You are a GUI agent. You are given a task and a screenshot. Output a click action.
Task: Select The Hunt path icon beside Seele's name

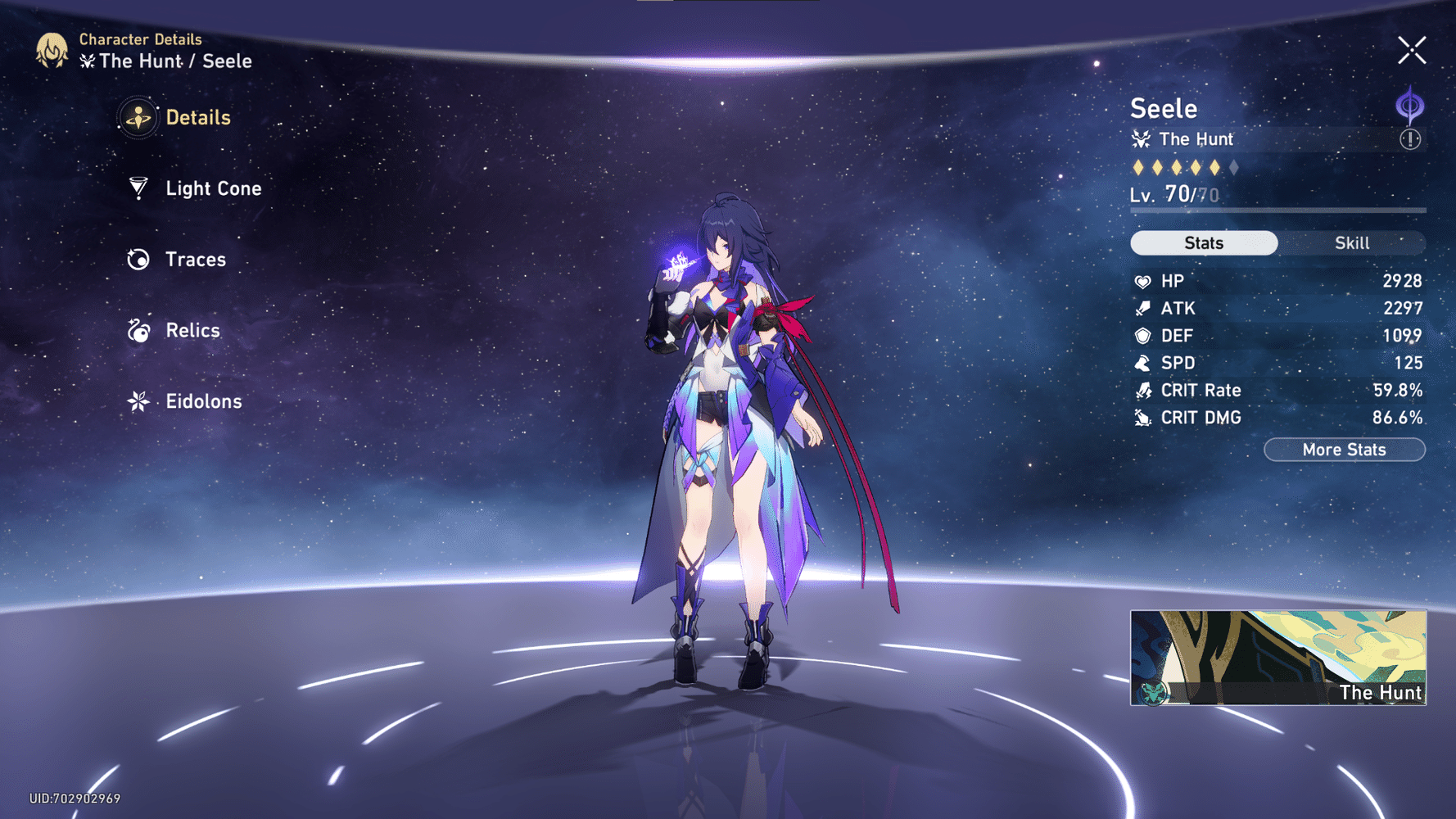tap(1139, 139)
